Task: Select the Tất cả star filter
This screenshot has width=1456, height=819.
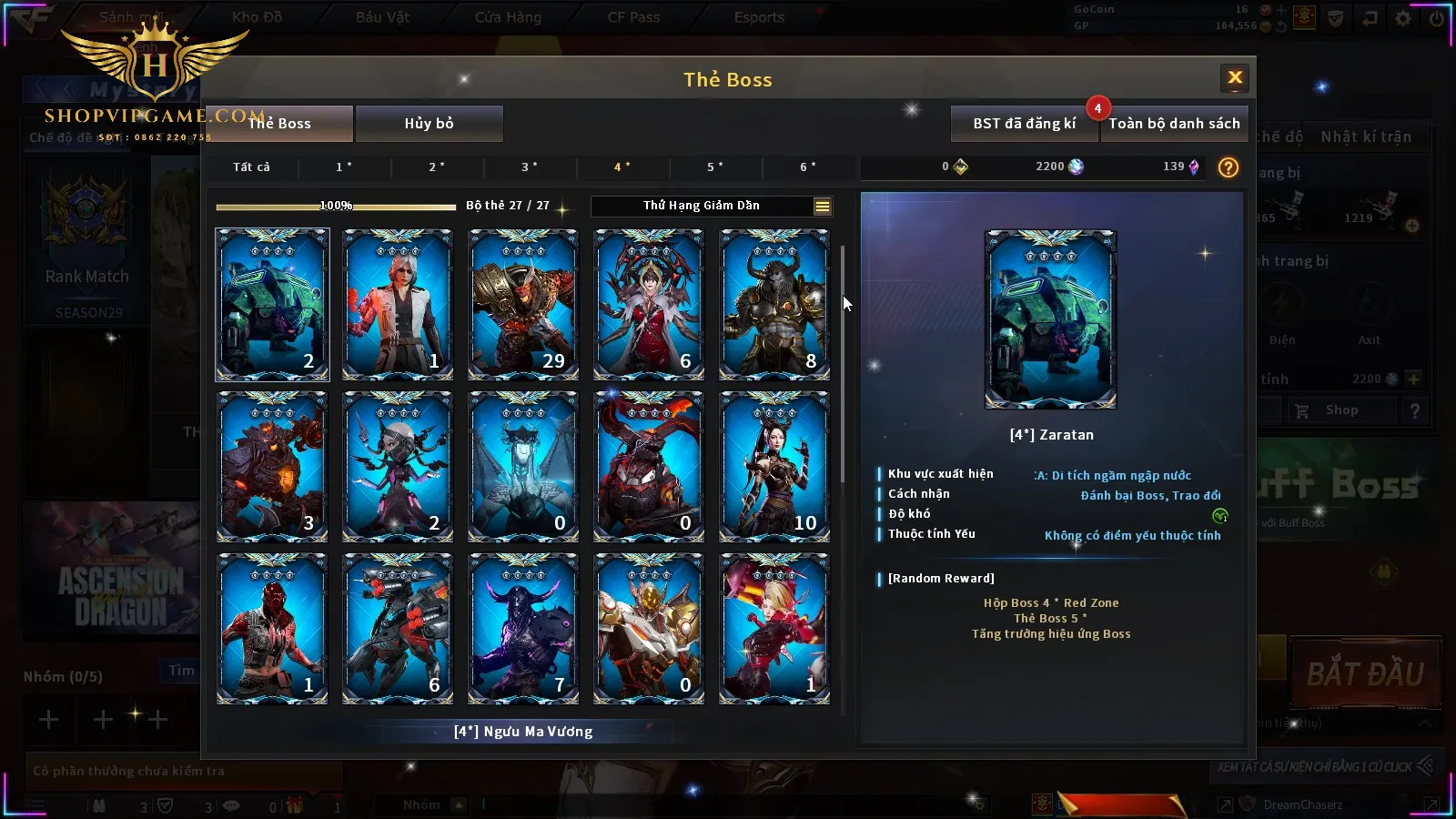Action: pyautogui.click(x=251, y=167)
